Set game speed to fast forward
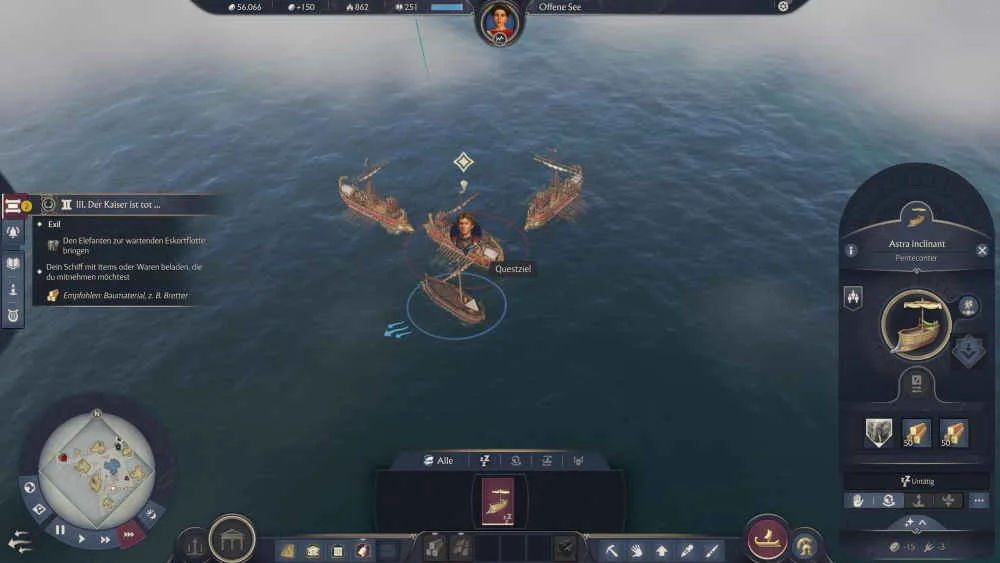The image size is (1000, 563). click(106, 539)
